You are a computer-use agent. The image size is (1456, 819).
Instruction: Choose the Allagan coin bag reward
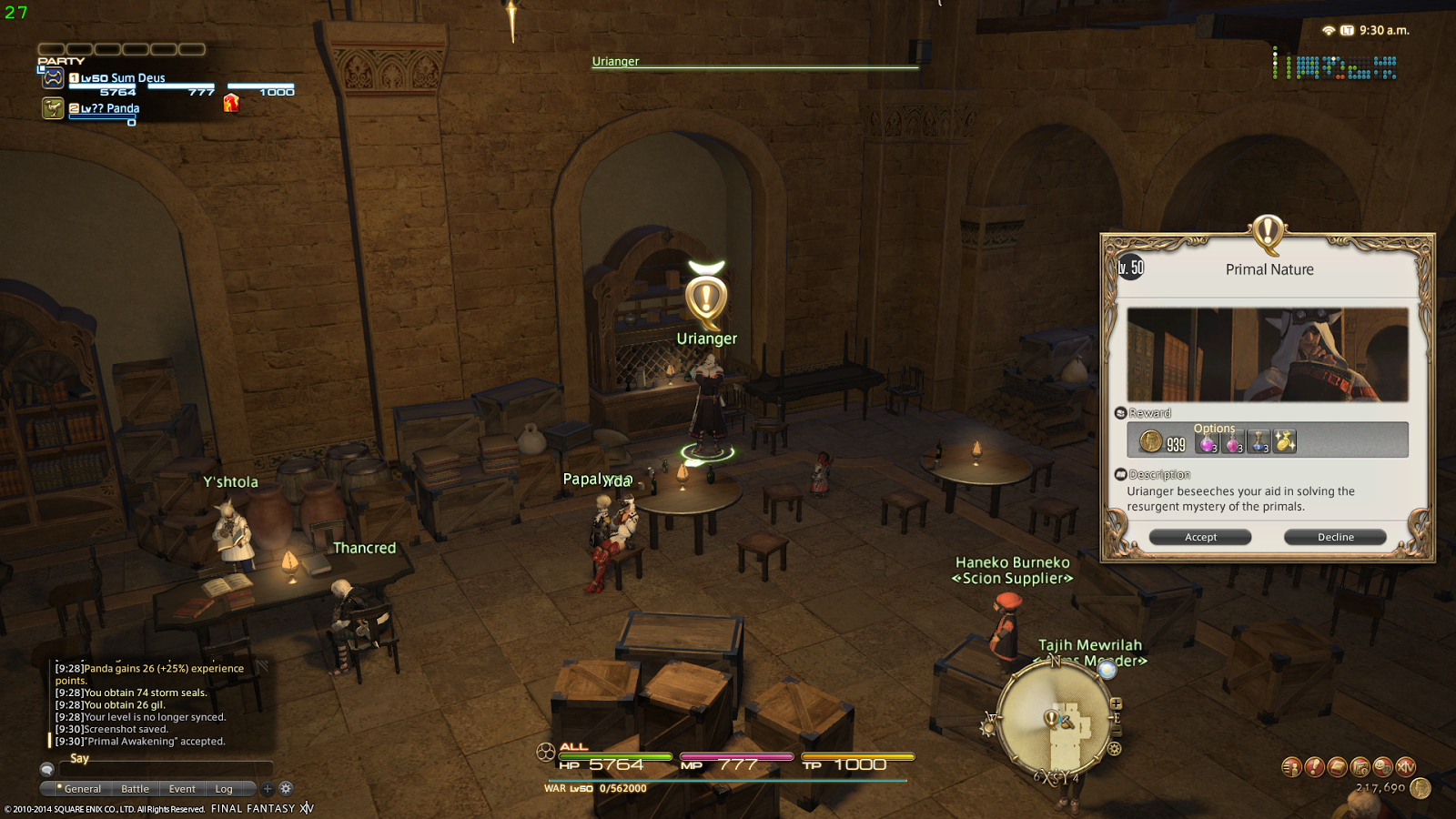(x=1284, y=441)
